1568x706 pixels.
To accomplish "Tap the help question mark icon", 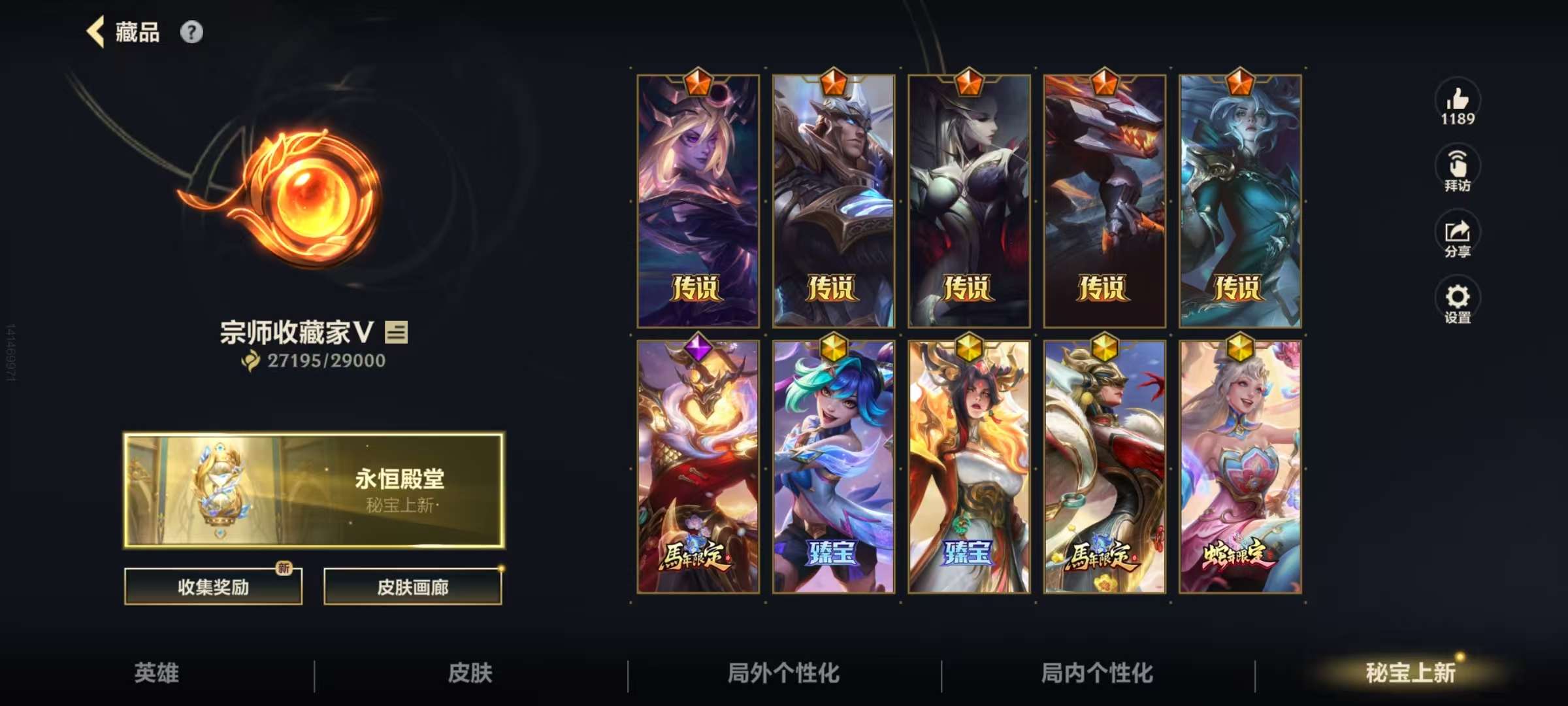I will pos(191,31).
